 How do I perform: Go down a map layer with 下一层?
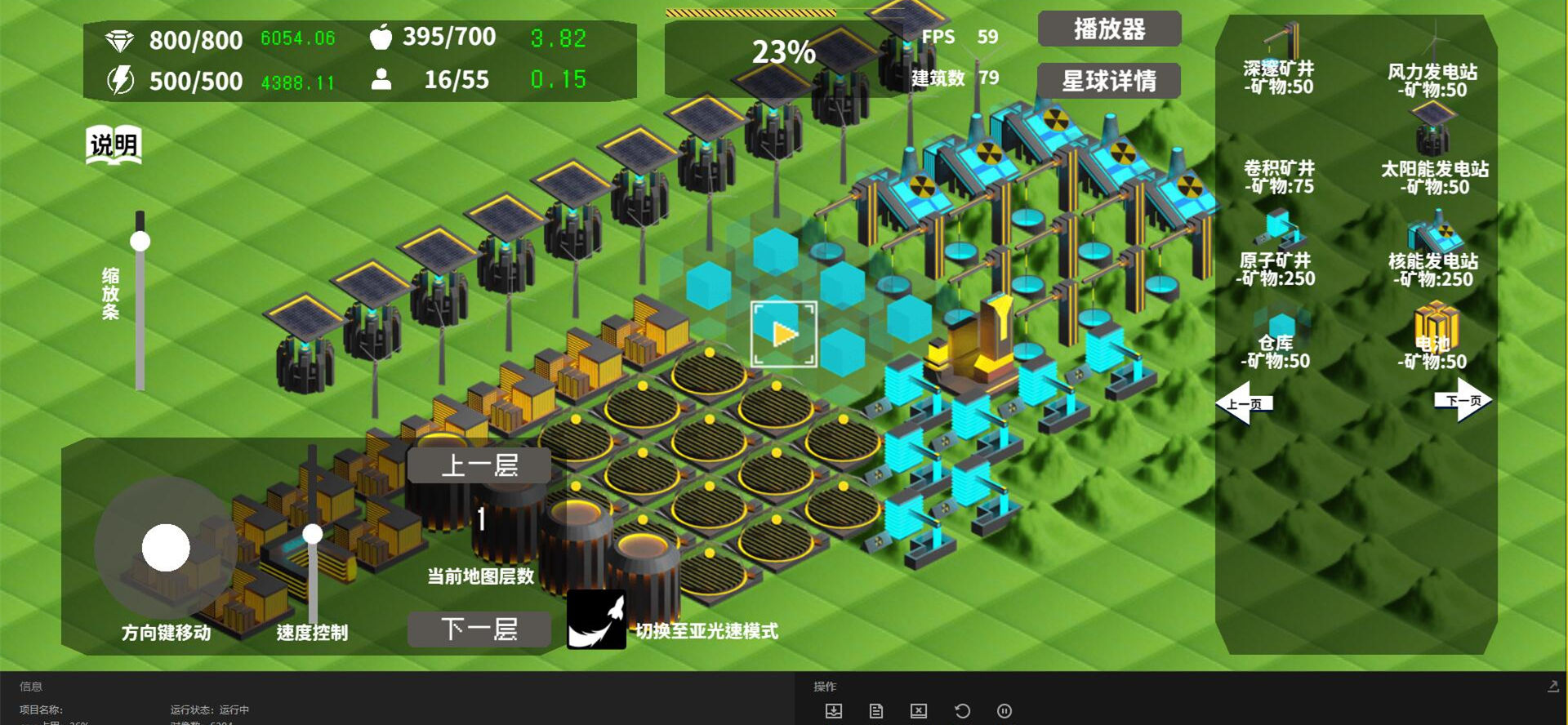click(x=479, y=629)
